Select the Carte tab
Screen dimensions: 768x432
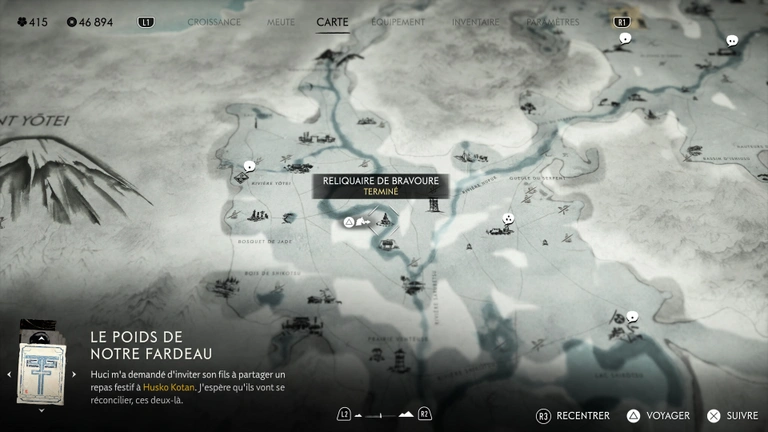click(332, 21)
